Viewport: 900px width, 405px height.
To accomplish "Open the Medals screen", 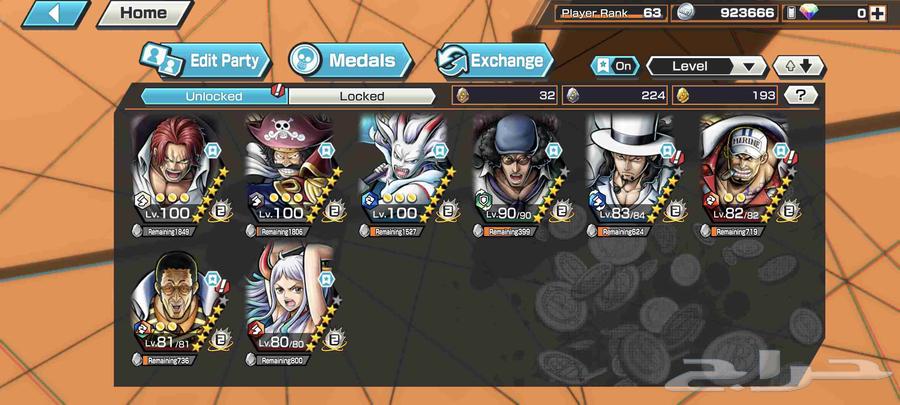I will 351,61.
